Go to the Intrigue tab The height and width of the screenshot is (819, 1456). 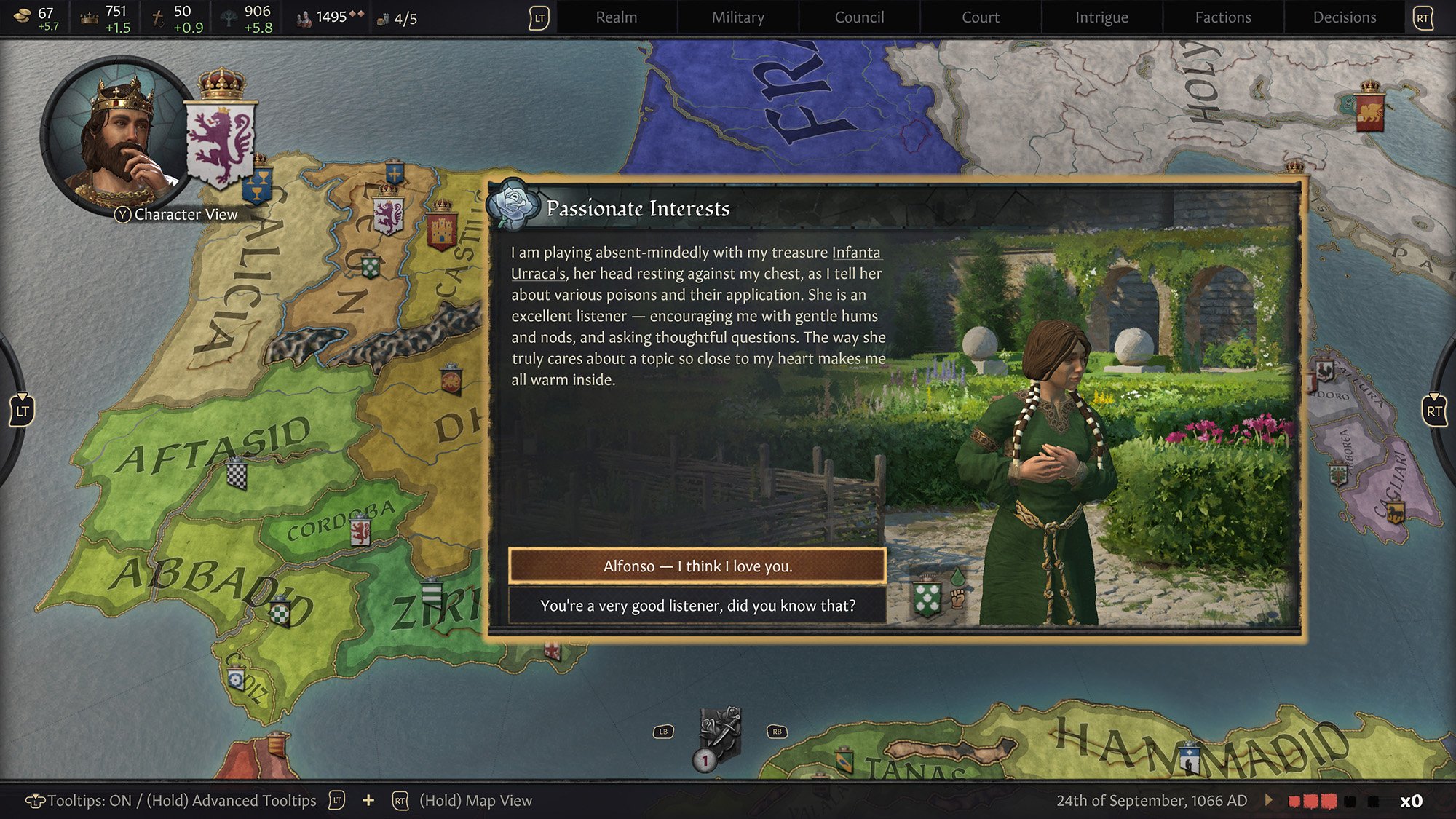[1101, 17]
